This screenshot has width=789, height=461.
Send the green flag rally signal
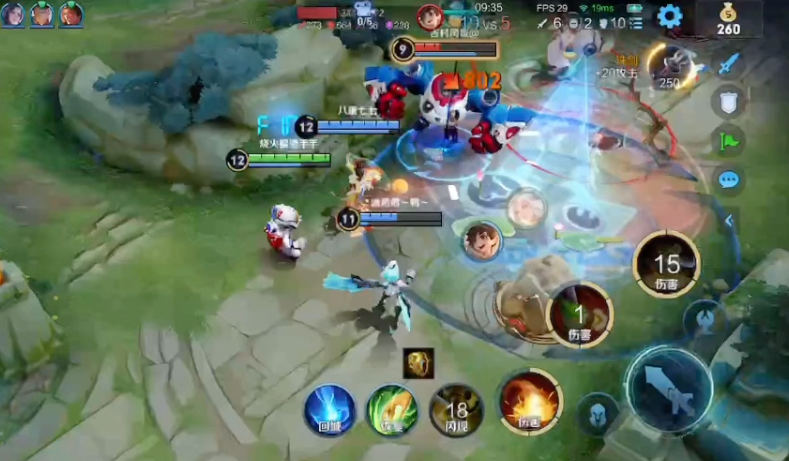tap(728, 140)
